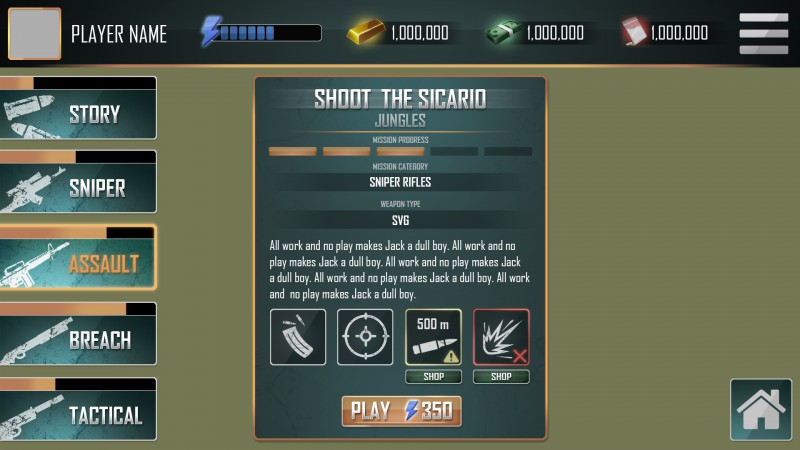Screen dimensions: 800x450
Task: Click the 500 m bullet range icon
Action: (433, 337)
